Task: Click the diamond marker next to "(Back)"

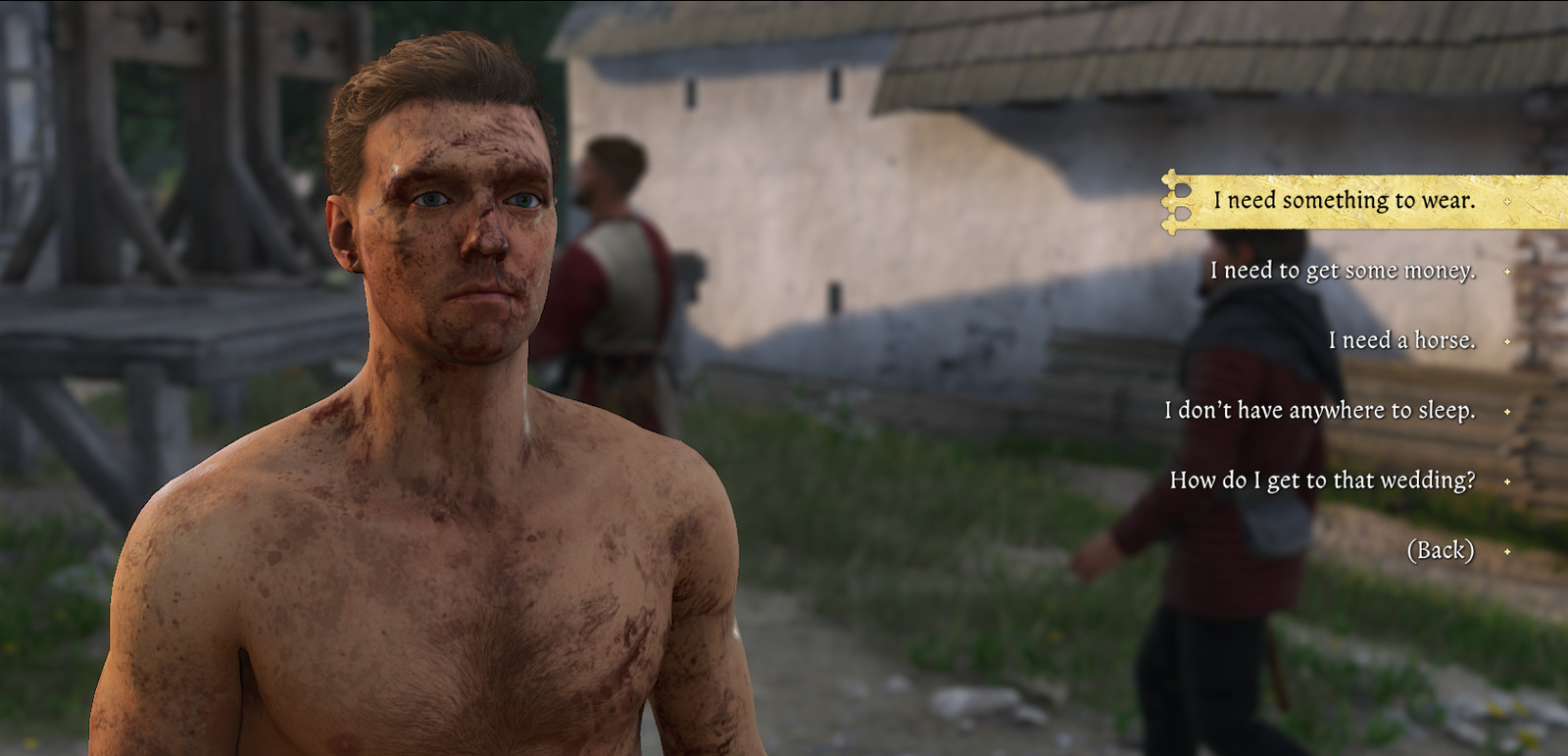Action: 1505,551
